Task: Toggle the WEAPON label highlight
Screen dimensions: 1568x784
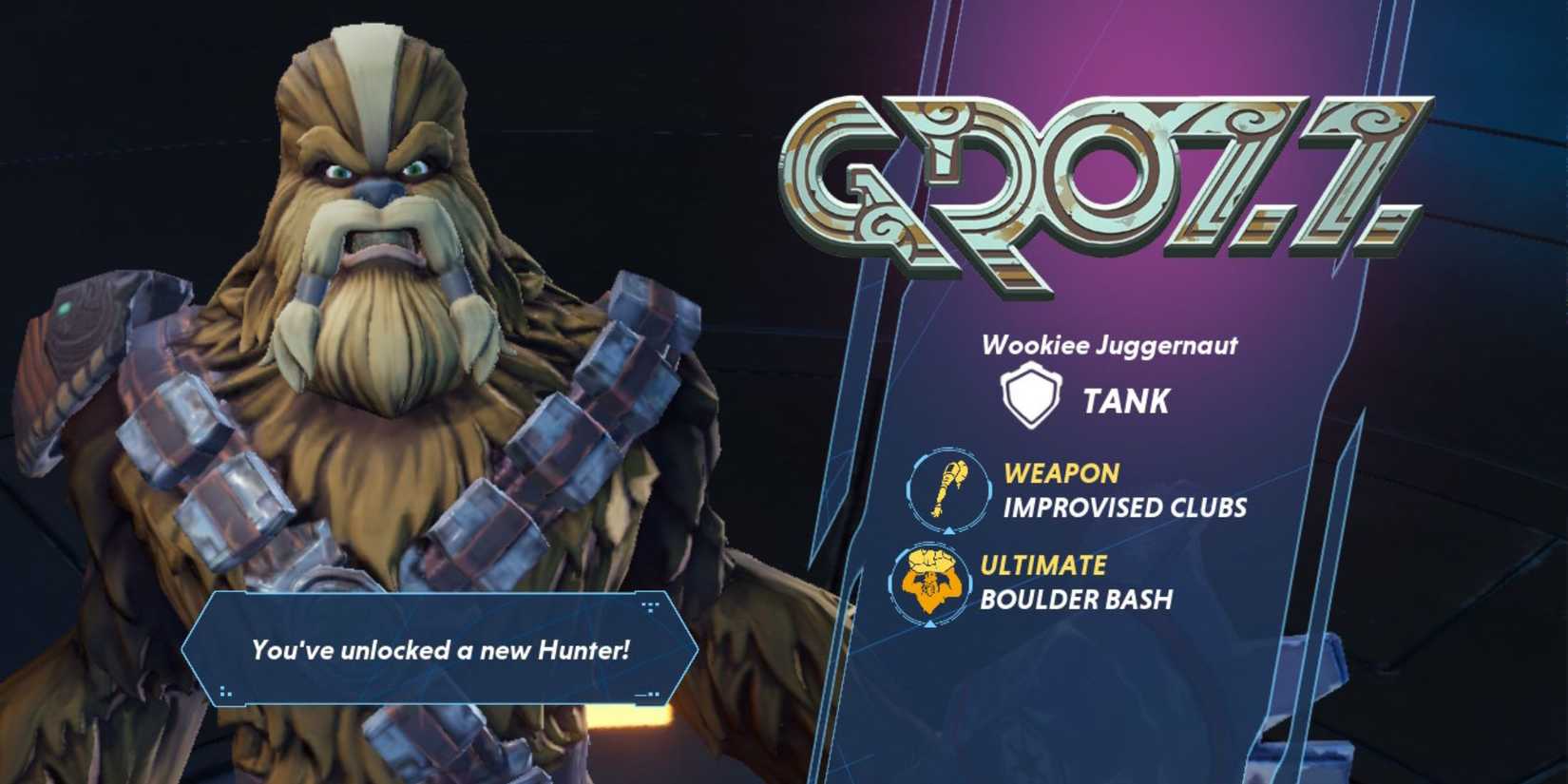Action: click(x=1061, y=469)
